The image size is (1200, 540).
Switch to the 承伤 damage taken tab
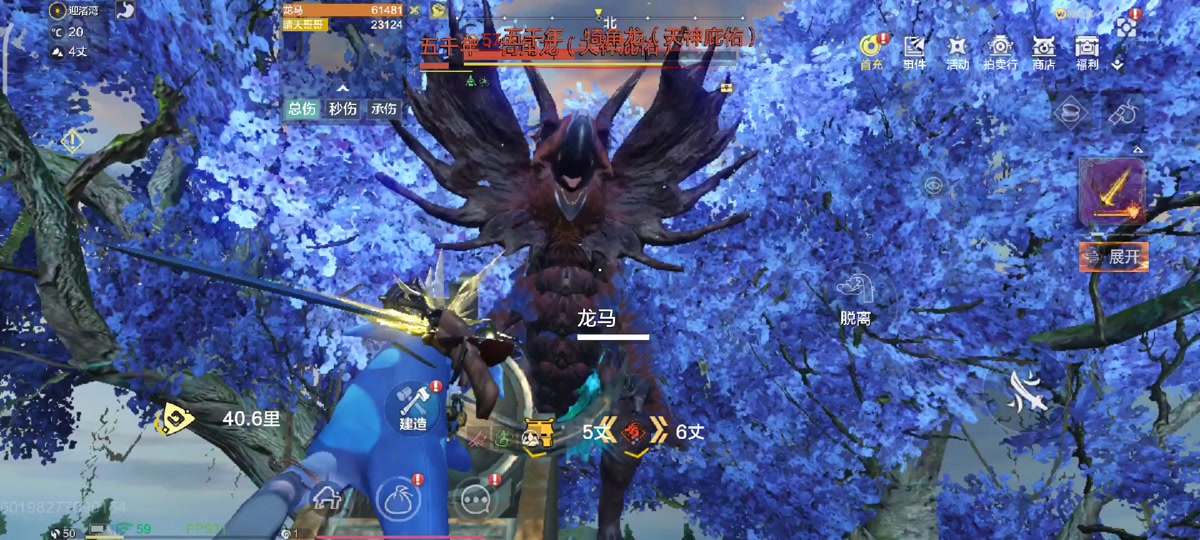point(384,109)
